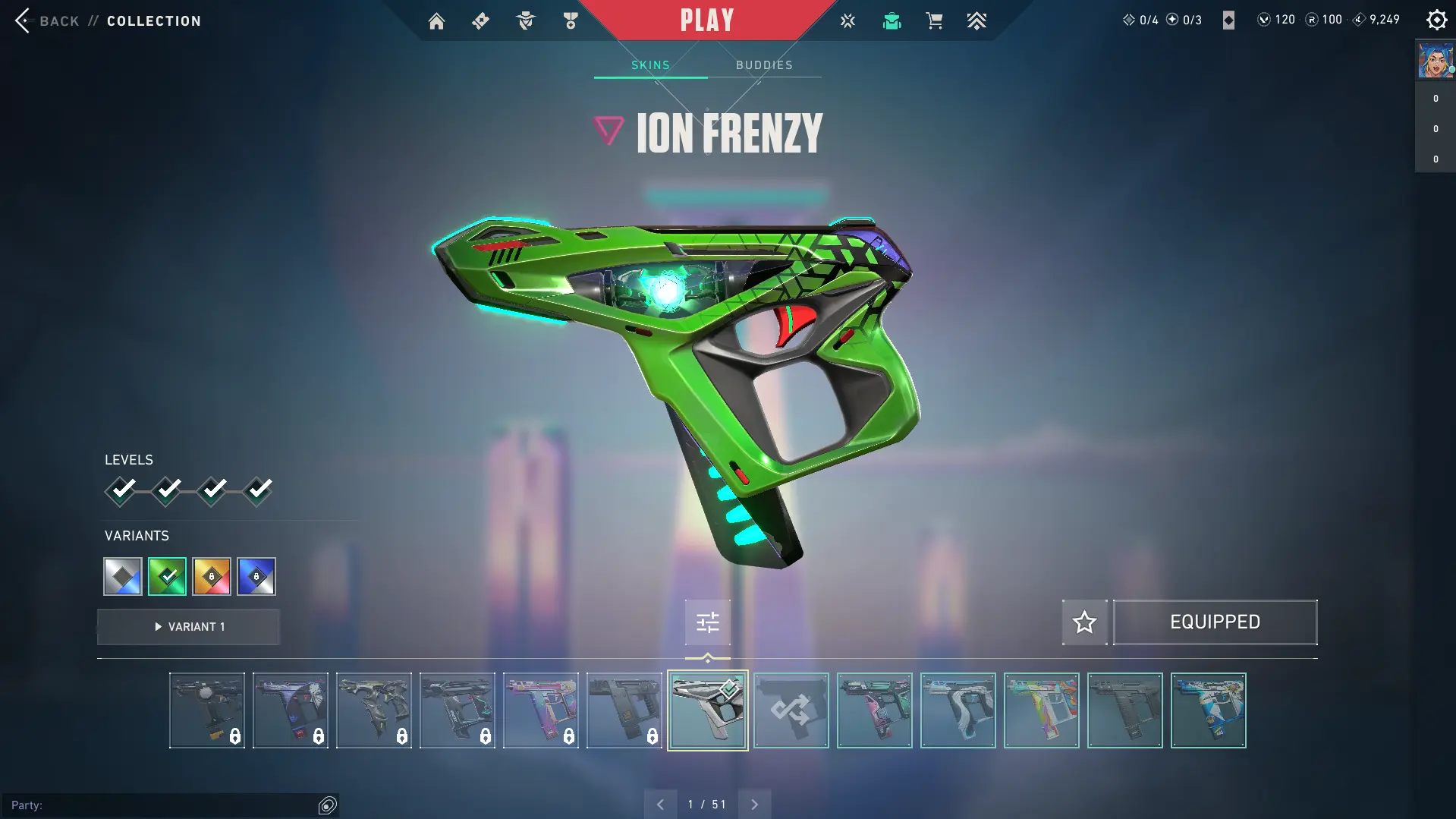
Task: Open the home icon in top navigation
Action: tap(436, 21)
